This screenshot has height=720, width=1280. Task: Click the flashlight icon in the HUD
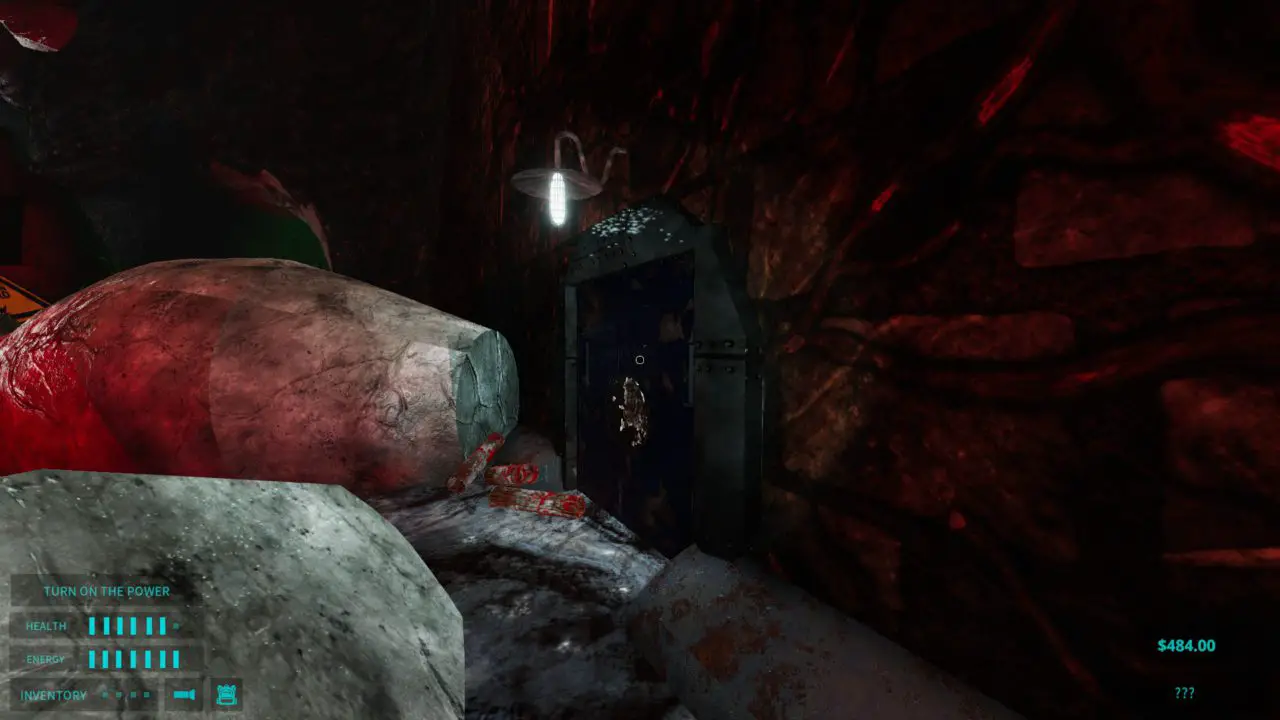[x=183, y=694]
